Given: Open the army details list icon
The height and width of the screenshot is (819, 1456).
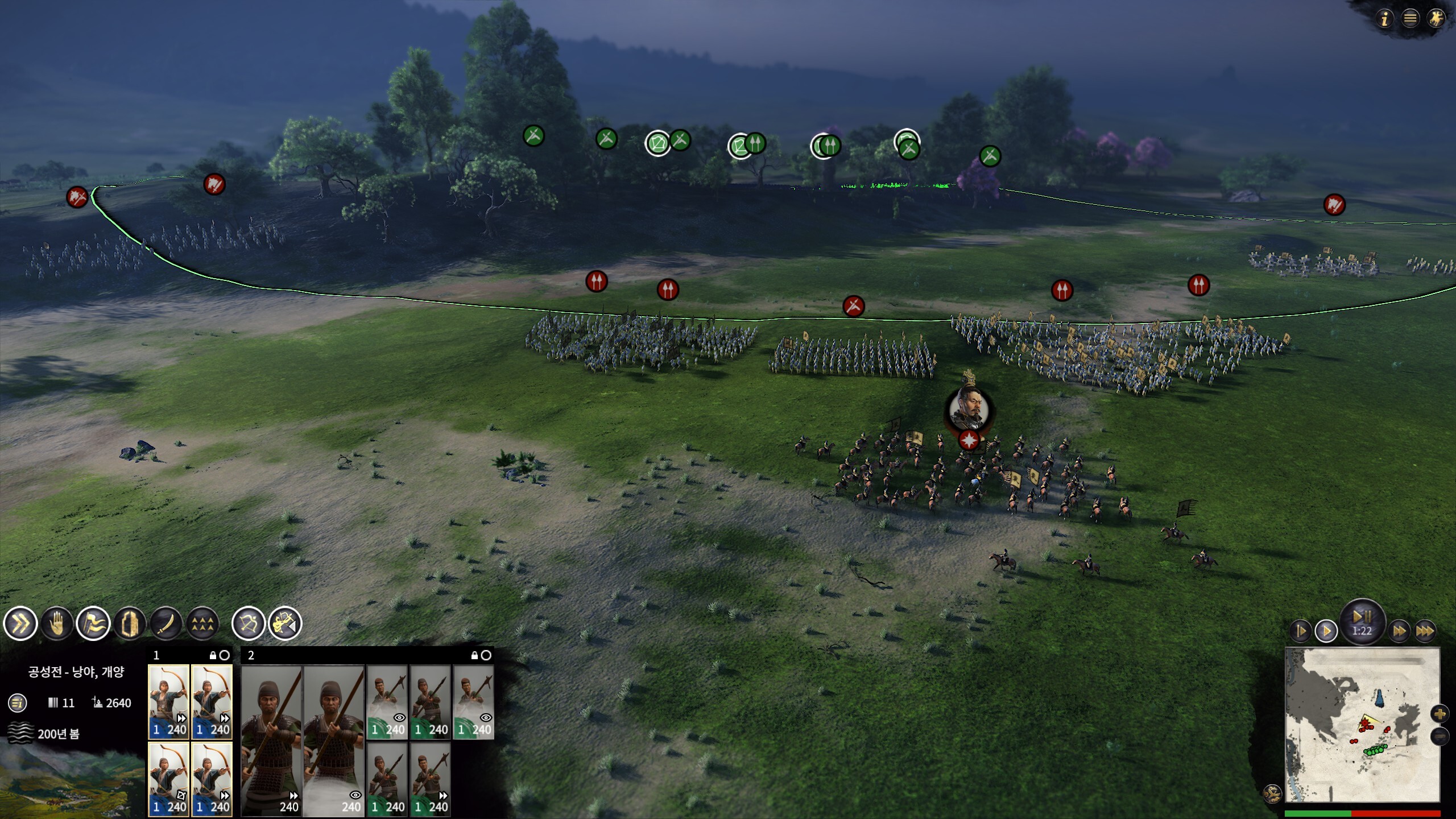Looking at the screenshot, I should coord(18,703).
